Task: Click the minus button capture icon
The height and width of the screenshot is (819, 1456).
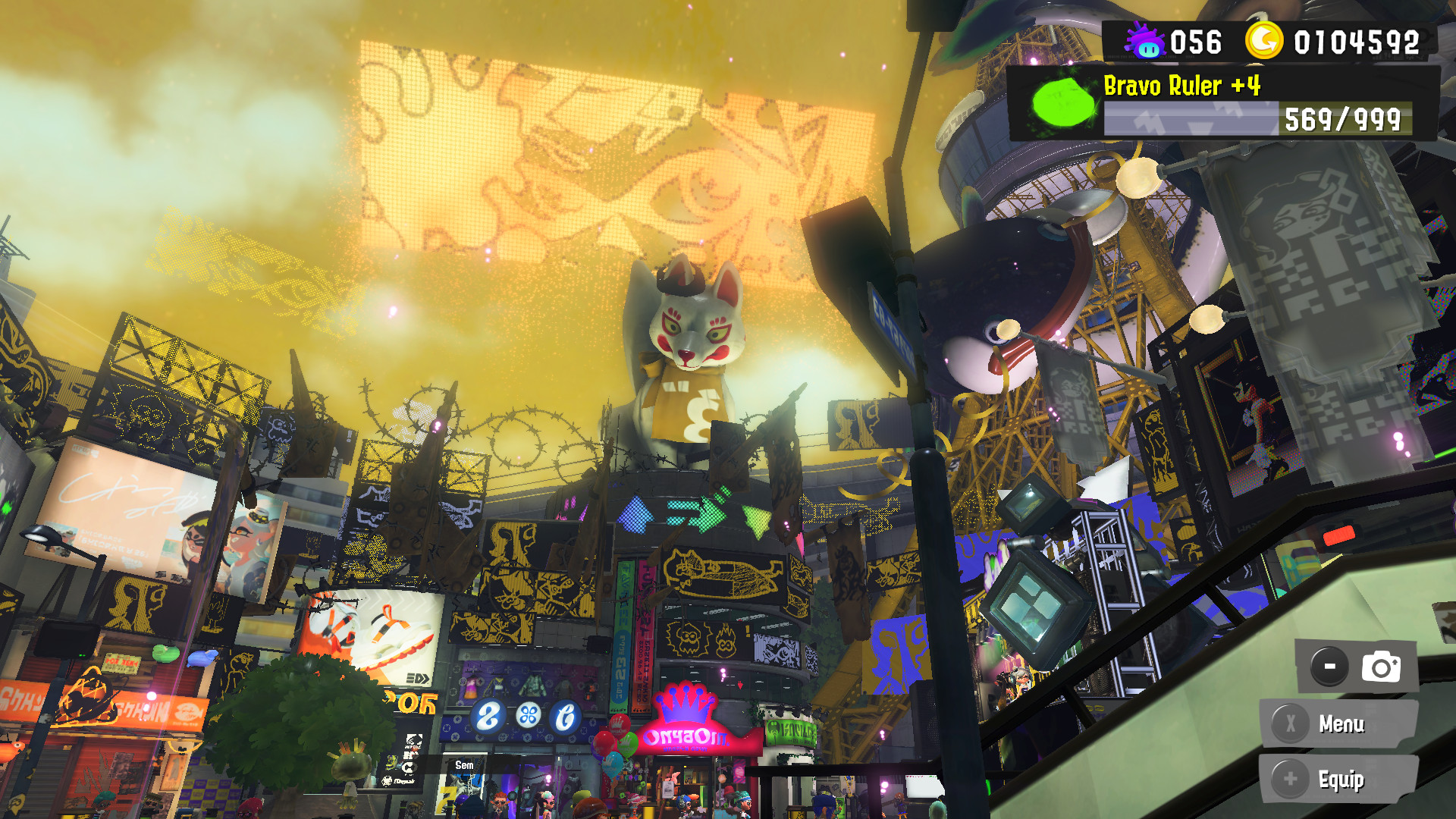Action: [1329, 664]
